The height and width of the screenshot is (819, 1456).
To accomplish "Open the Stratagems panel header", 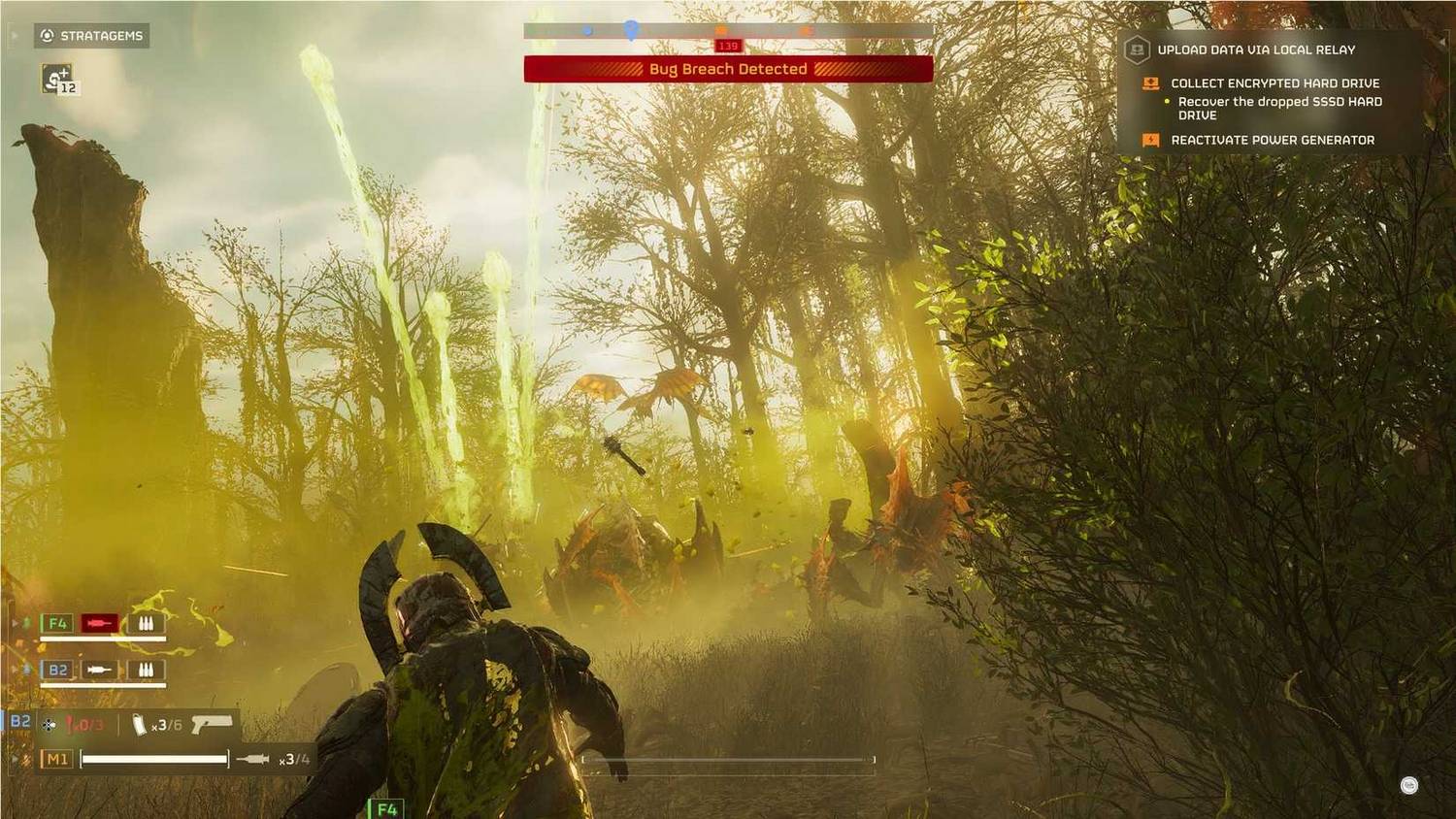I will click(92, 36).
